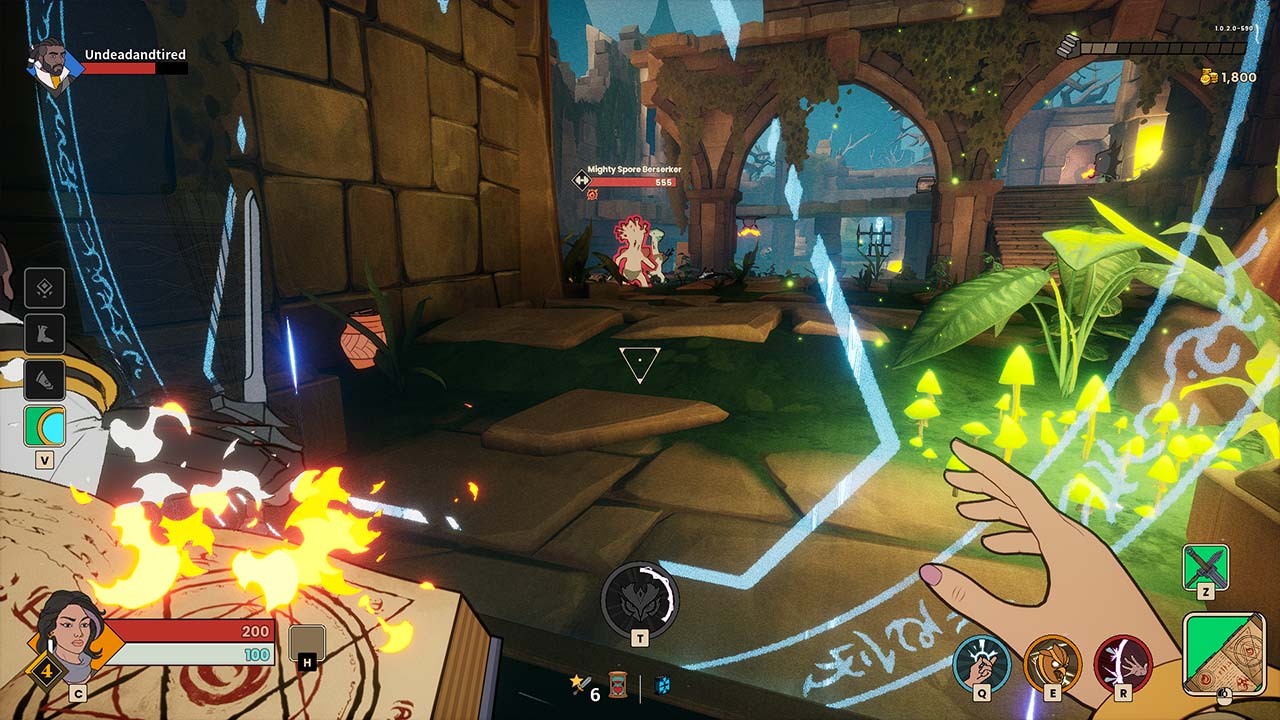The height and width of the screenshot is (720, 1280).
Task: Select the equipped spellbook weapon slot
Action: 1223,653
